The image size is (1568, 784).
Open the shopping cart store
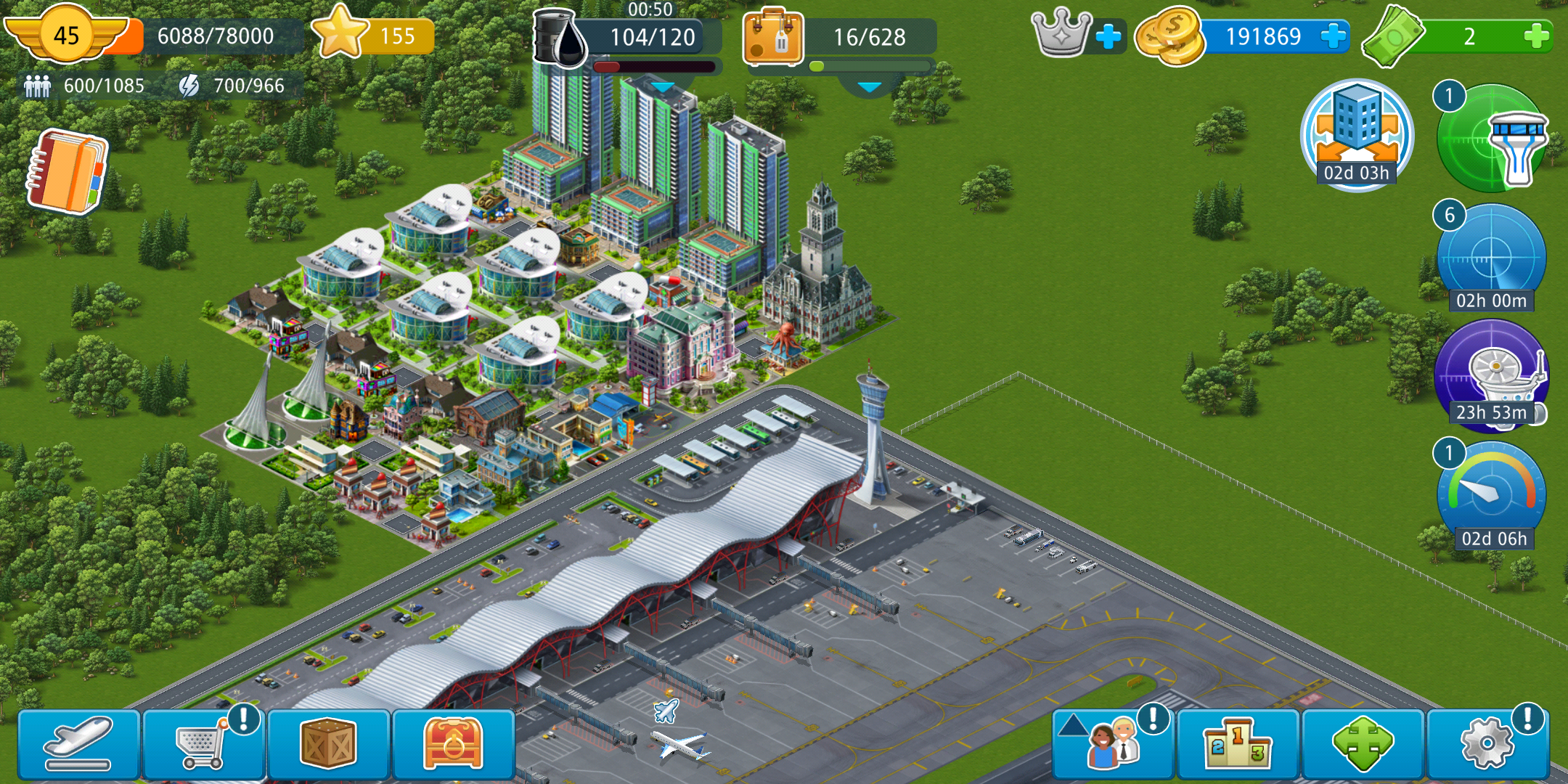pyautogui.click(x=203, y=745)
